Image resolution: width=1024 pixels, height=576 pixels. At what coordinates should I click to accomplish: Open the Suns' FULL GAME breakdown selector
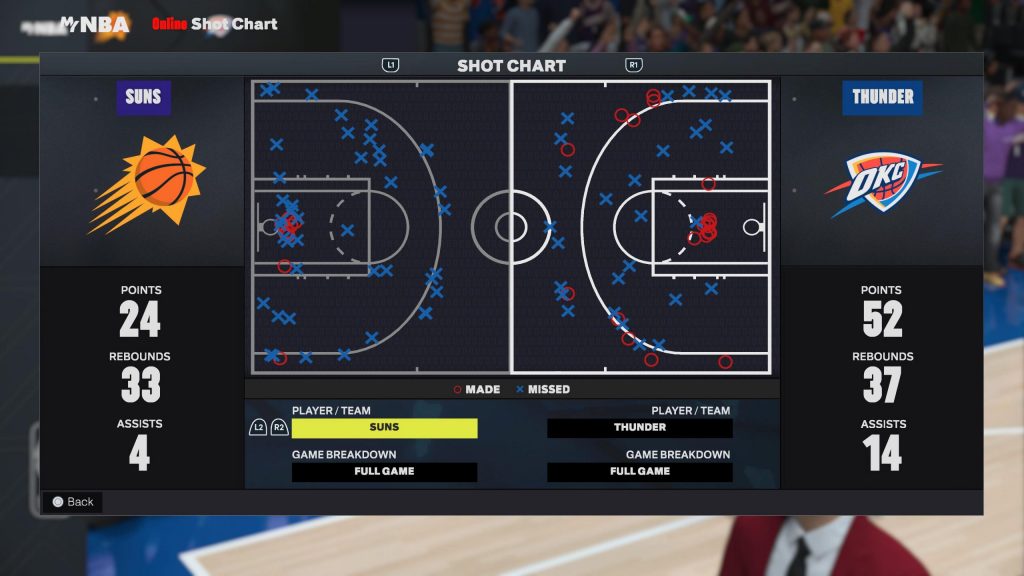(384, 472)
